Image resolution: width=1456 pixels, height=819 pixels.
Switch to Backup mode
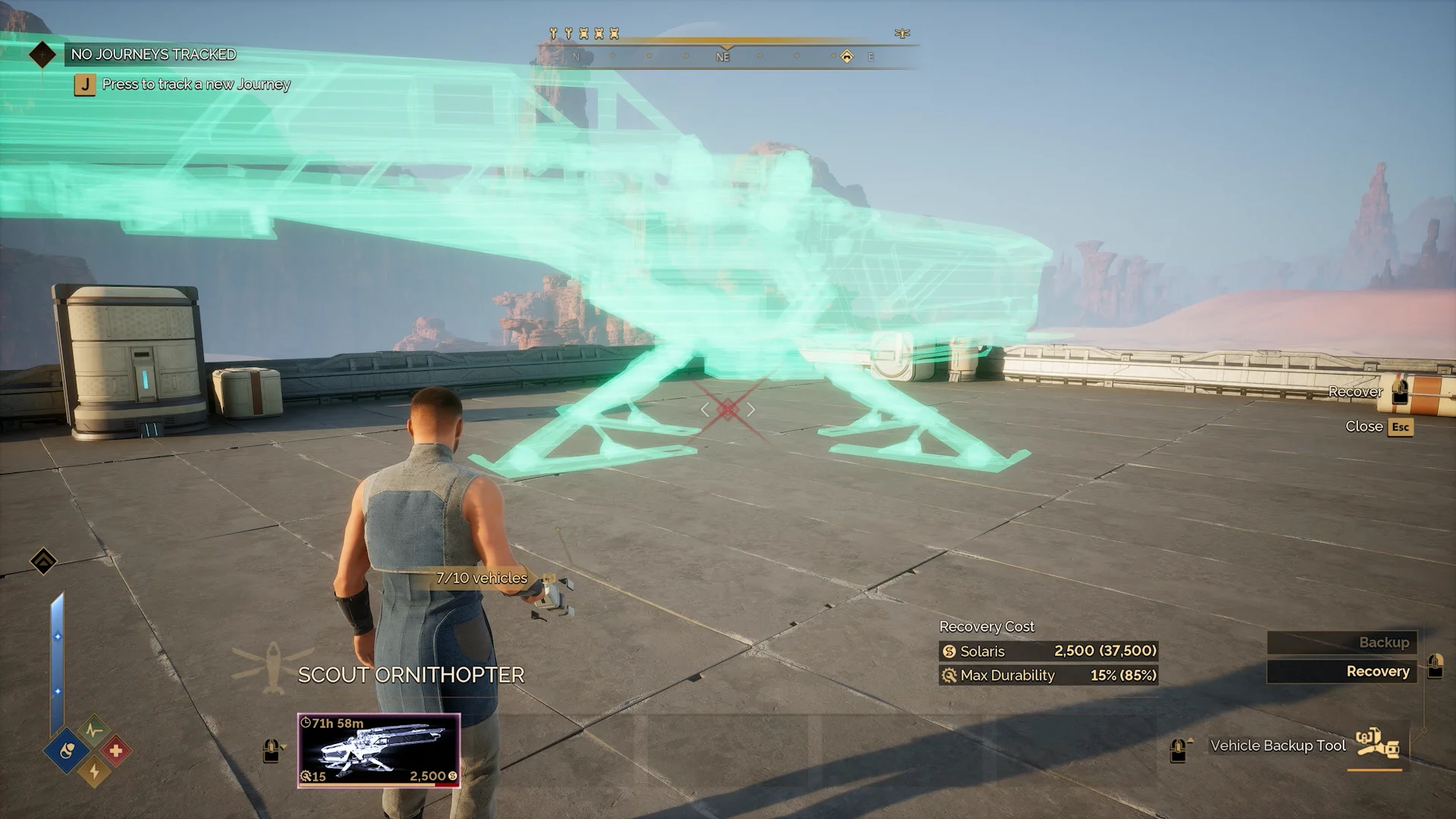click(x=1341, y=642)
